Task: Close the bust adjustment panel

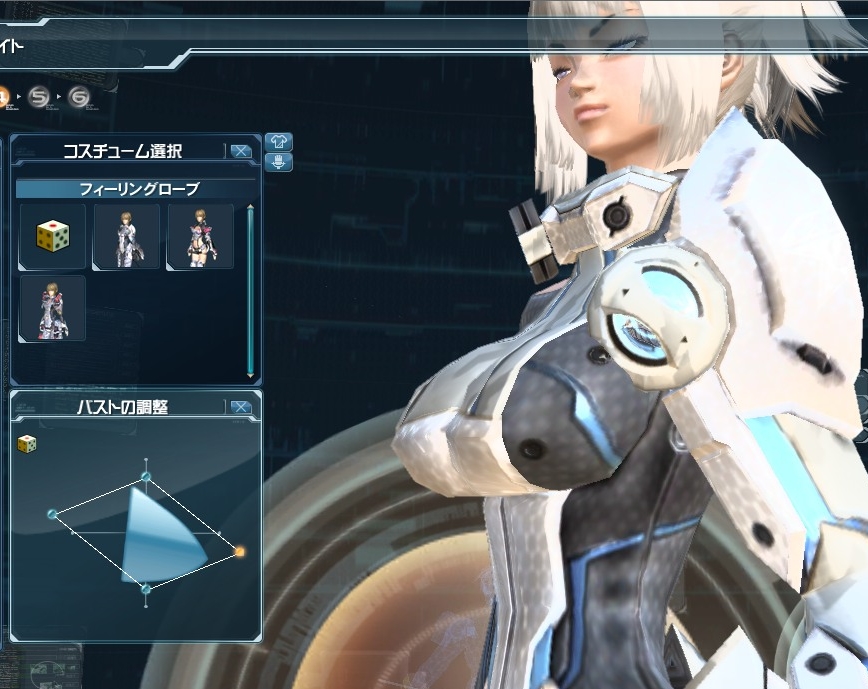Action: click(241, 407)
